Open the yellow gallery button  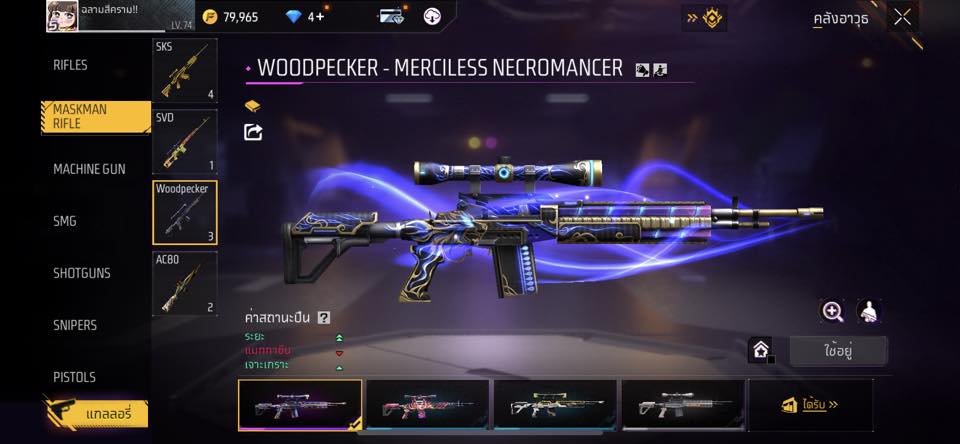(96, 414)
